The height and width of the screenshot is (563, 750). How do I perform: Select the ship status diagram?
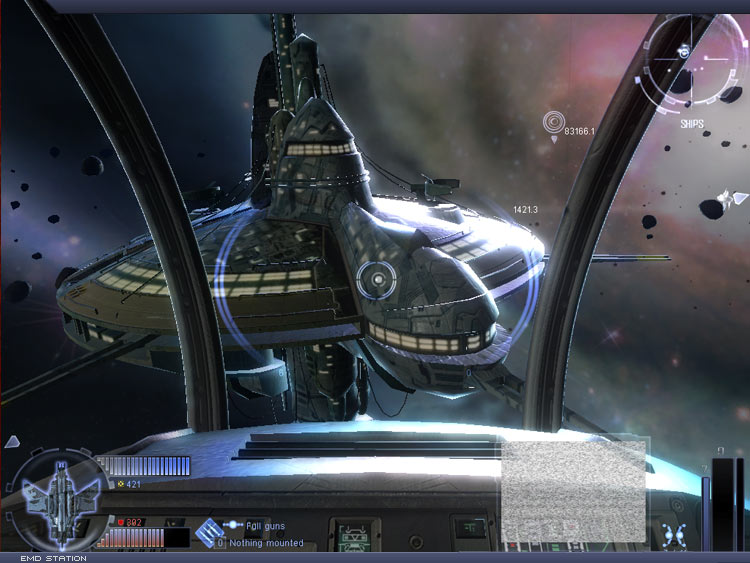[56, 498]
